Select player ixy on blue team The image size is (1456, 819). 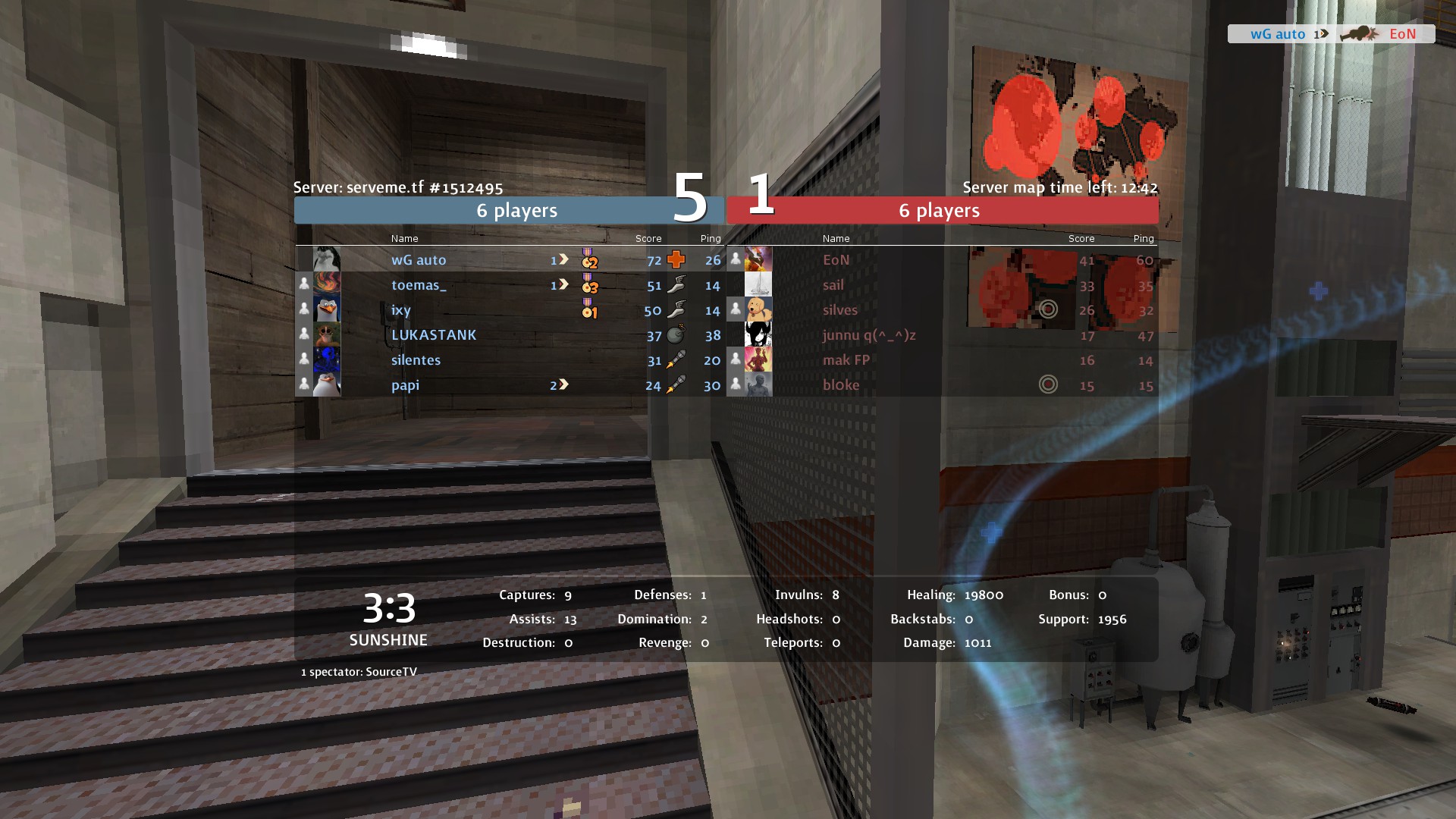(x=401, y=310)
